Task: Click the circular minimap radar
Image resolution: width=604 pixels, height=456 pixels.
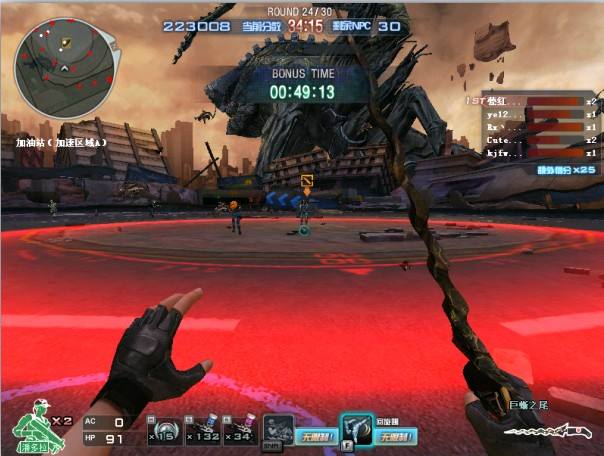Action: coord(64,63)
